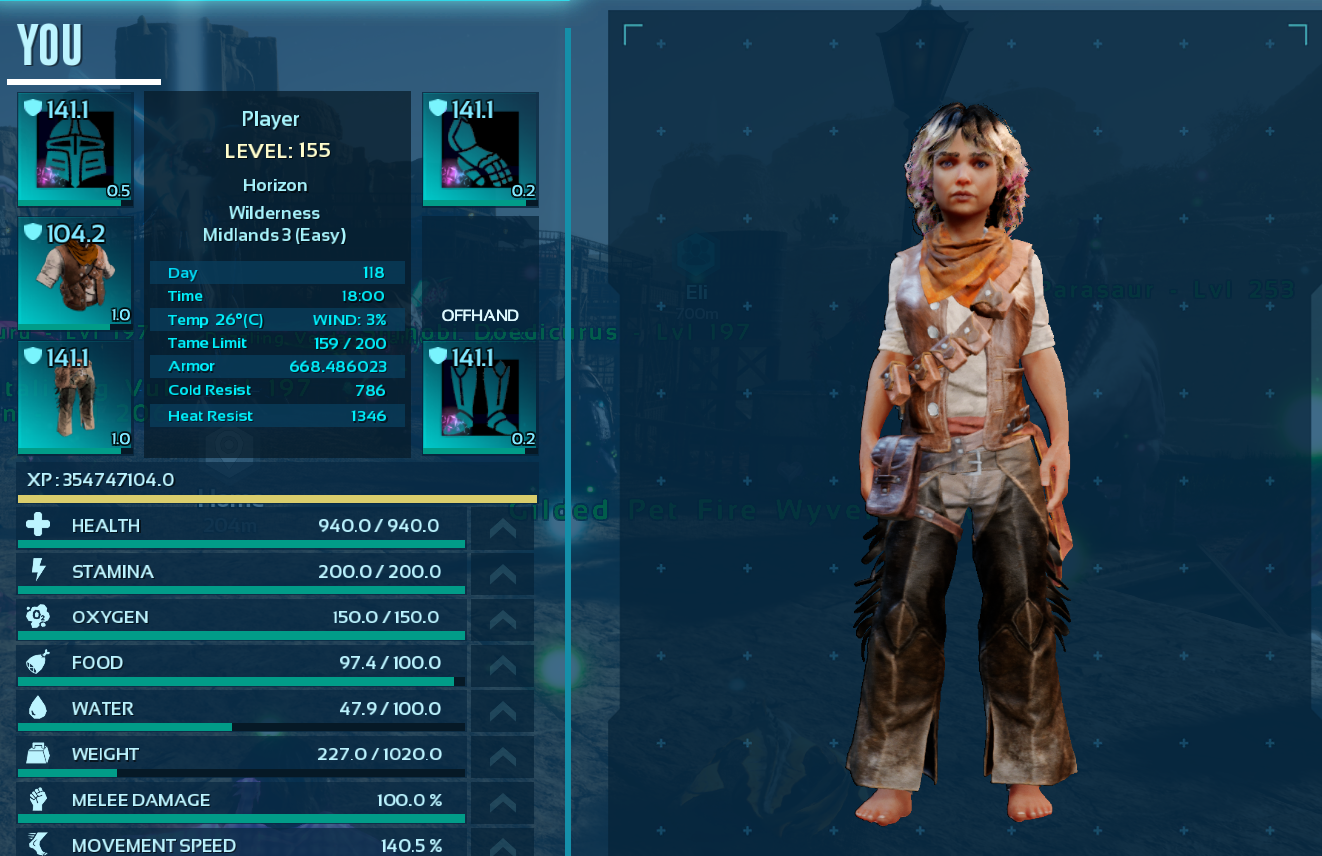Screen dimensions: 1322x856
Task: Select the helmet equipment slot
Action: (x=76, y=149)
